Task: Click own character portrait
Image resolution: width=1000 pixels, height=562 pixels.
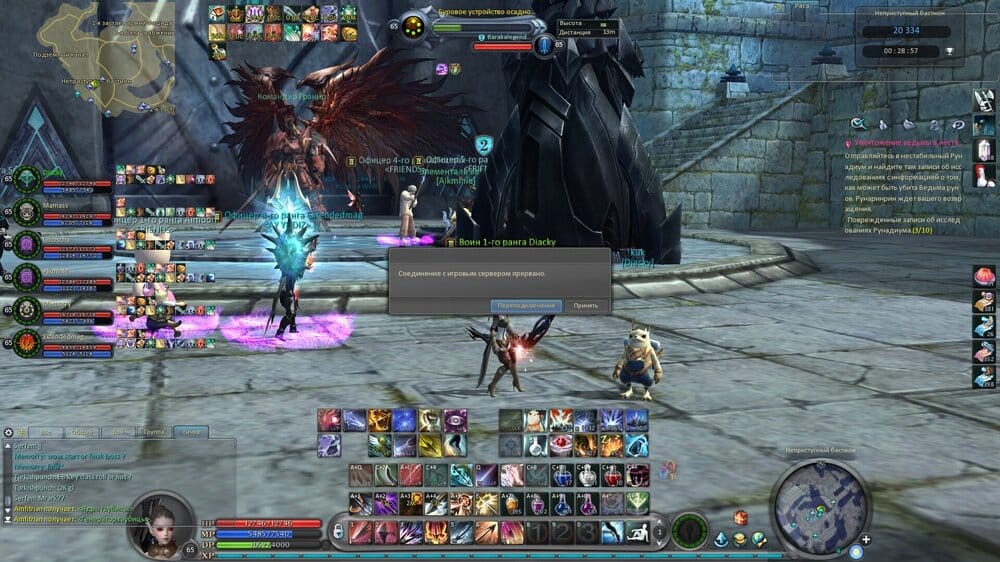Action: (x=160, y=523)
